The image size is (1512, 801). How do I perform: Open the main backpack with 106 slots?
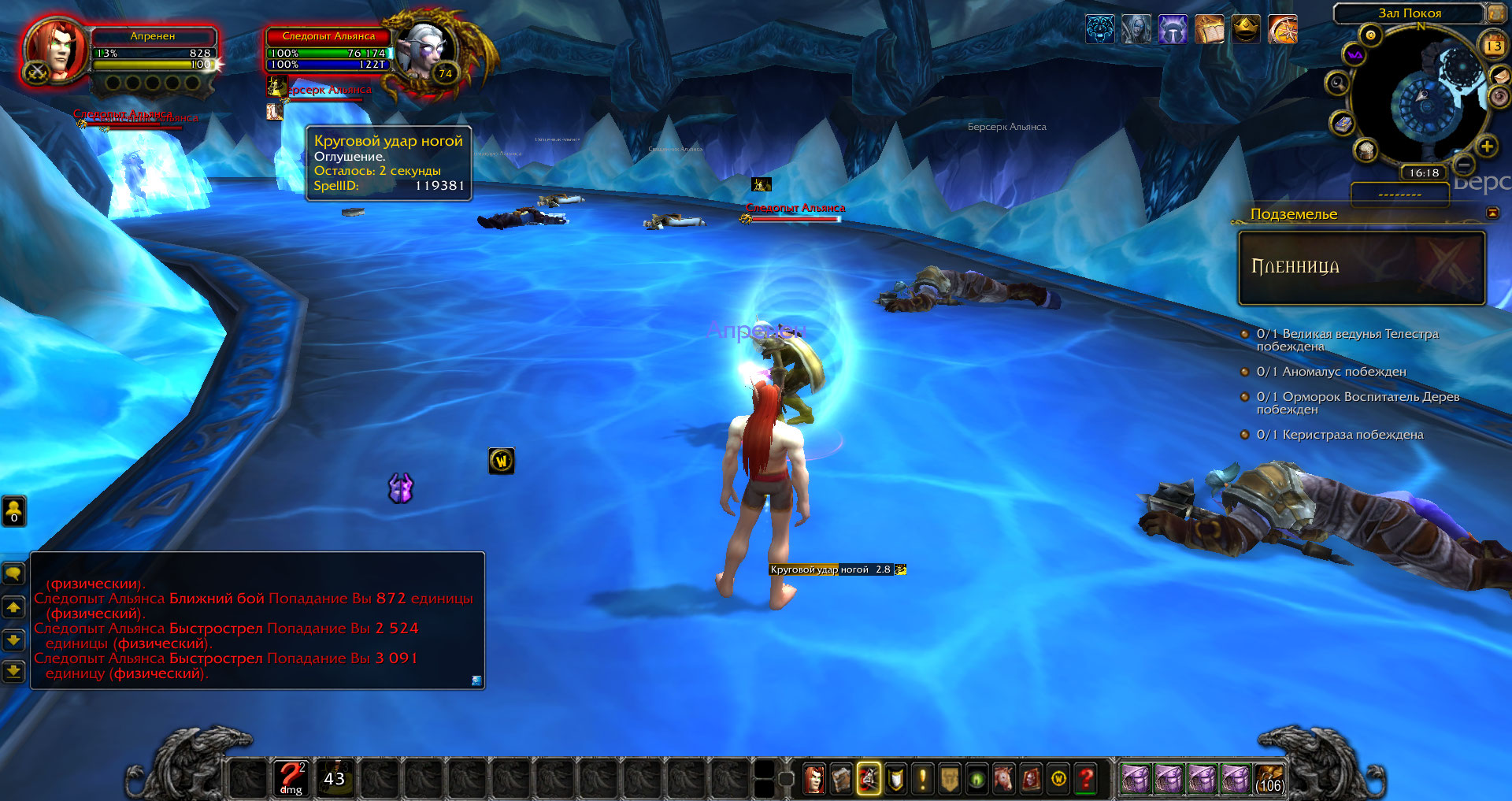[1269, 779]
